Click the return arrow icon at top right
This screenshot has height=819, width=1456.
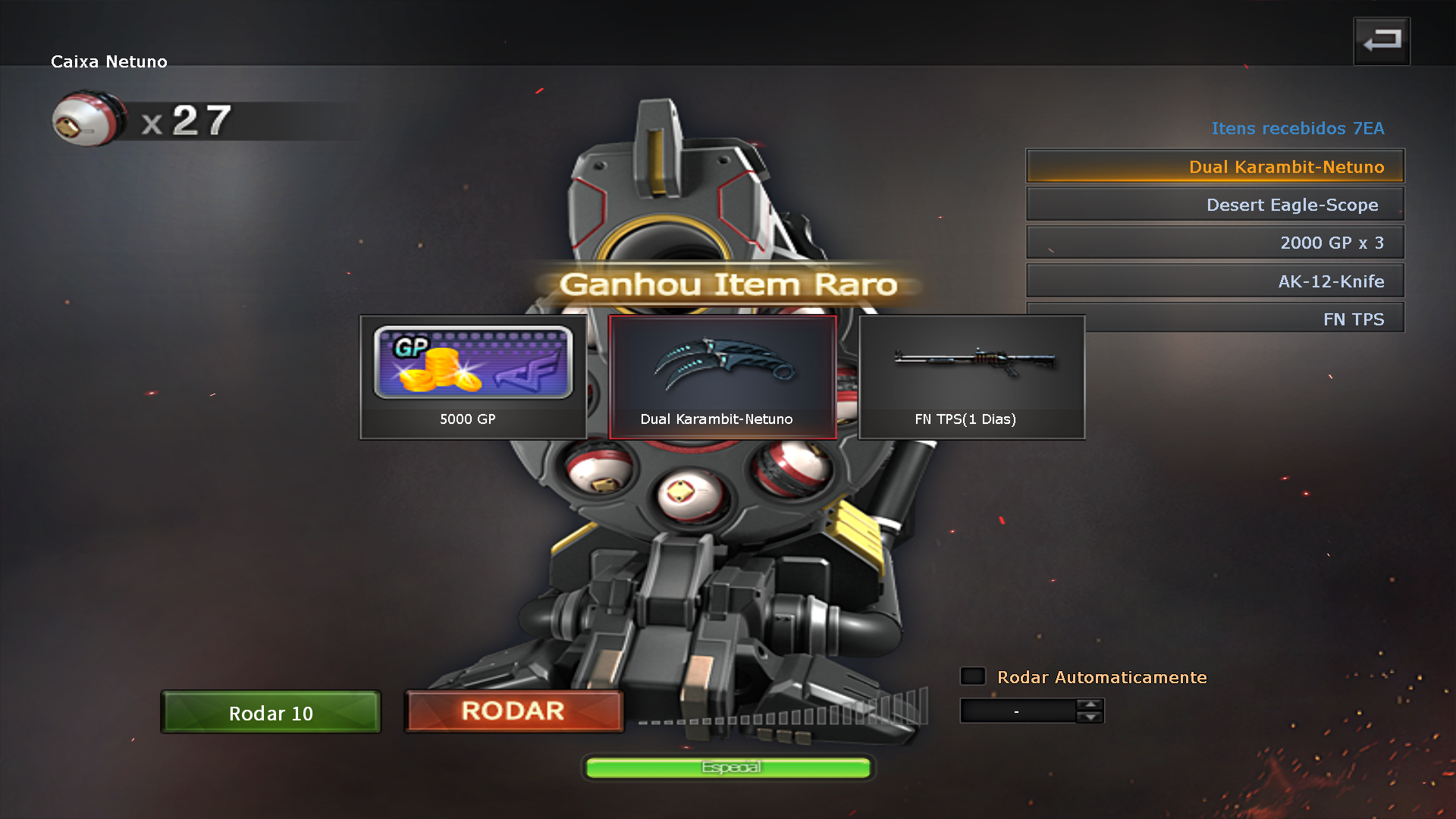tap(1381, 40)
